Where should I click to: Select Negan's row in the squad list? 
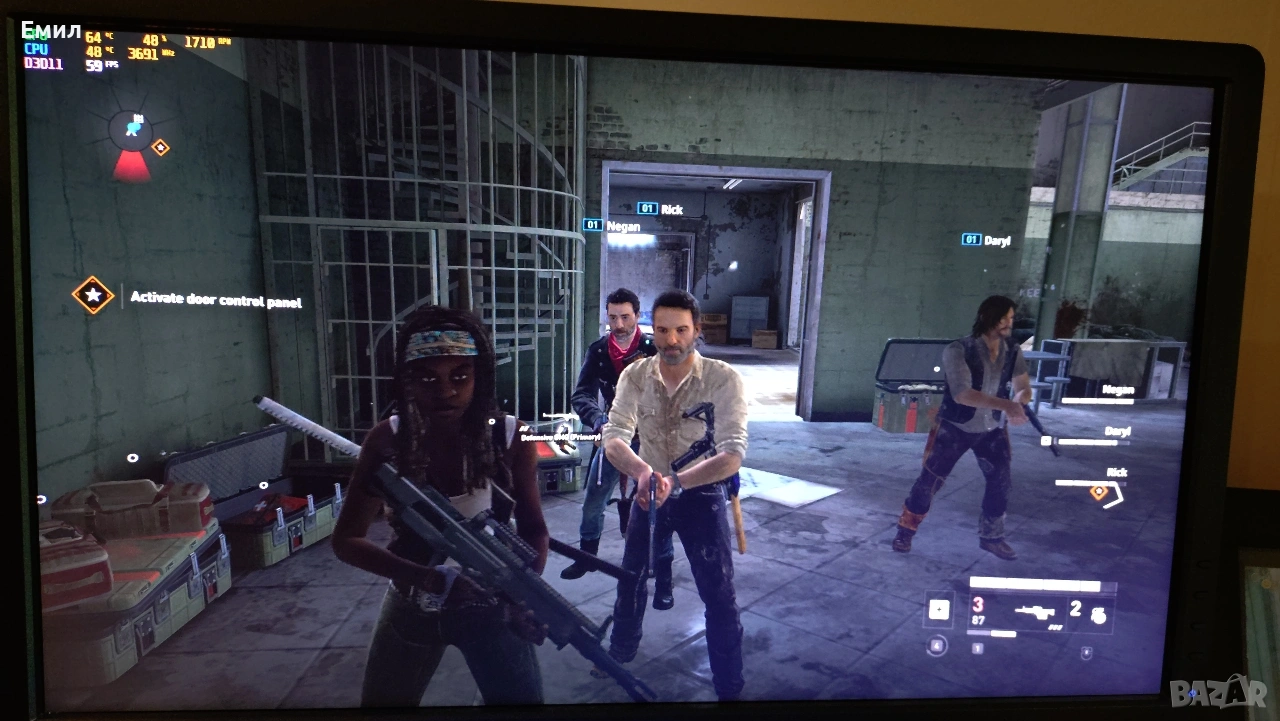coord(1100,394)
